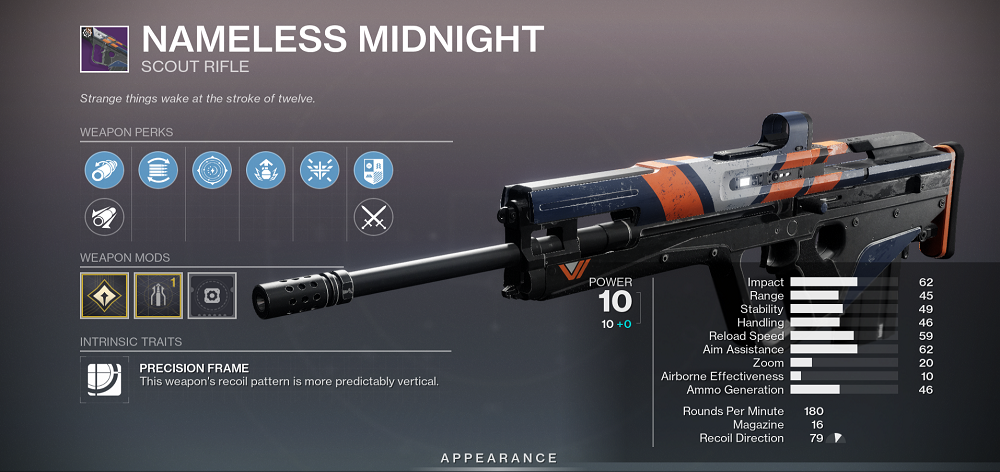Select the explosive payload perk icon
Screen dimensions: 1000x472
pyautogui.click(x=266, y=169)
